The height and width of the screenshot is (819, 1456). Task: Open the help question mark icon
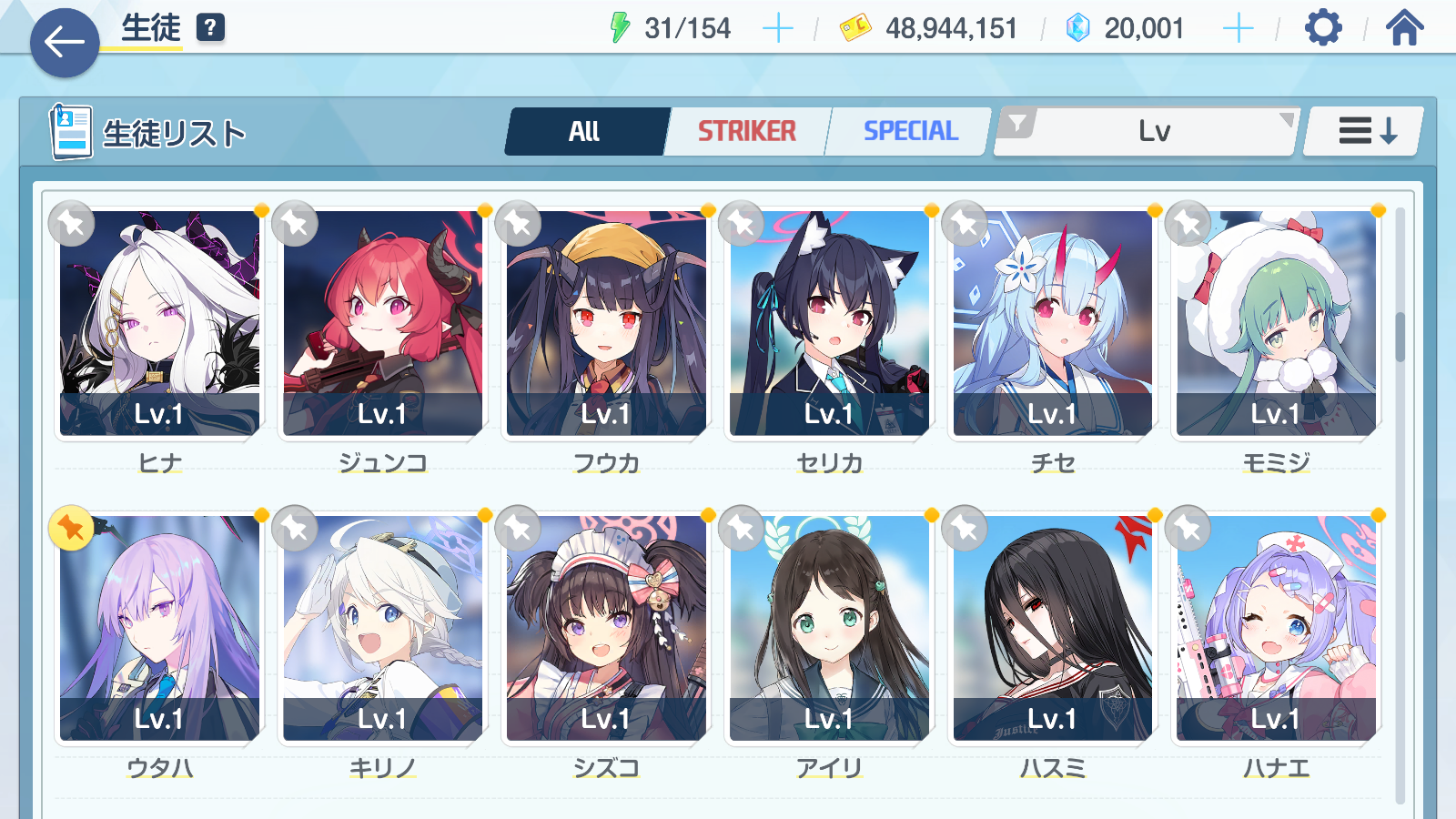[210, 27]
